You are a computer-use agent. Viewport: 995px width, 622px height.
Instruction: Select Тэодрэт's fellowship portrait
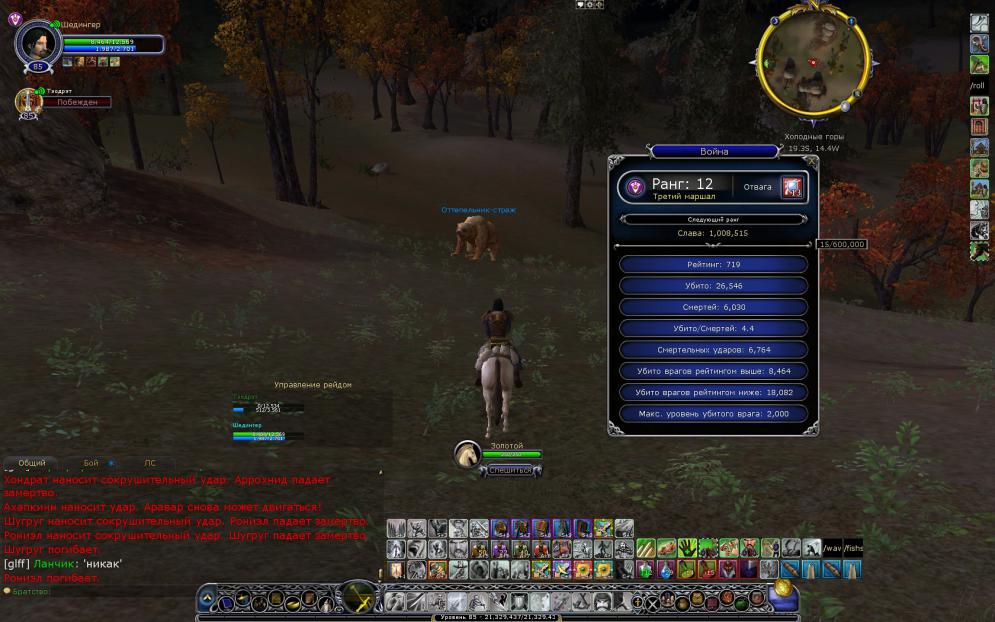[29, 101]
